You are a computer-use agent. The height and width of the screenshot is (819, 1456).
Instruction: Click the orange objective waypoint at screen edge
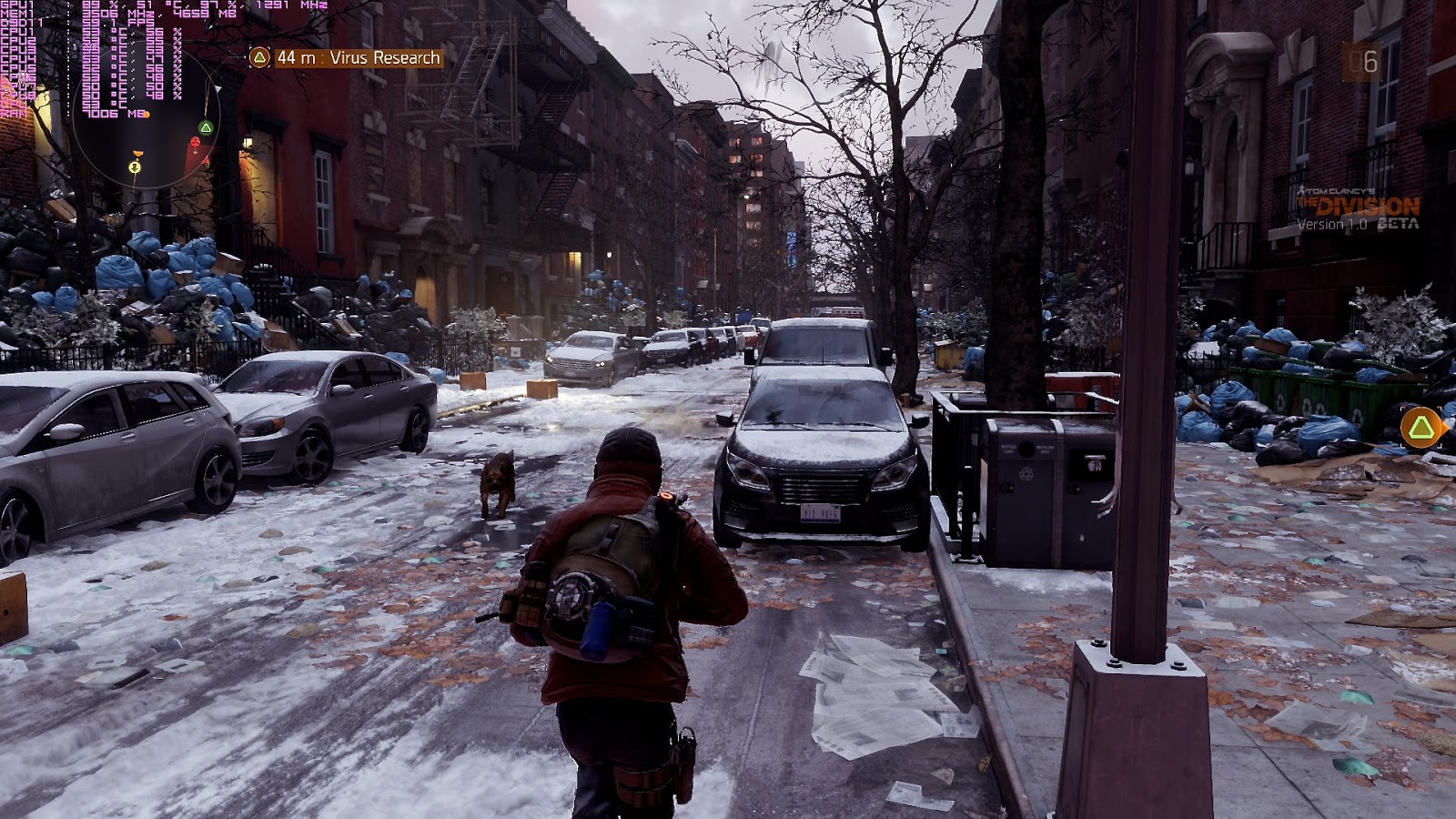click(x=1421, y=427)
